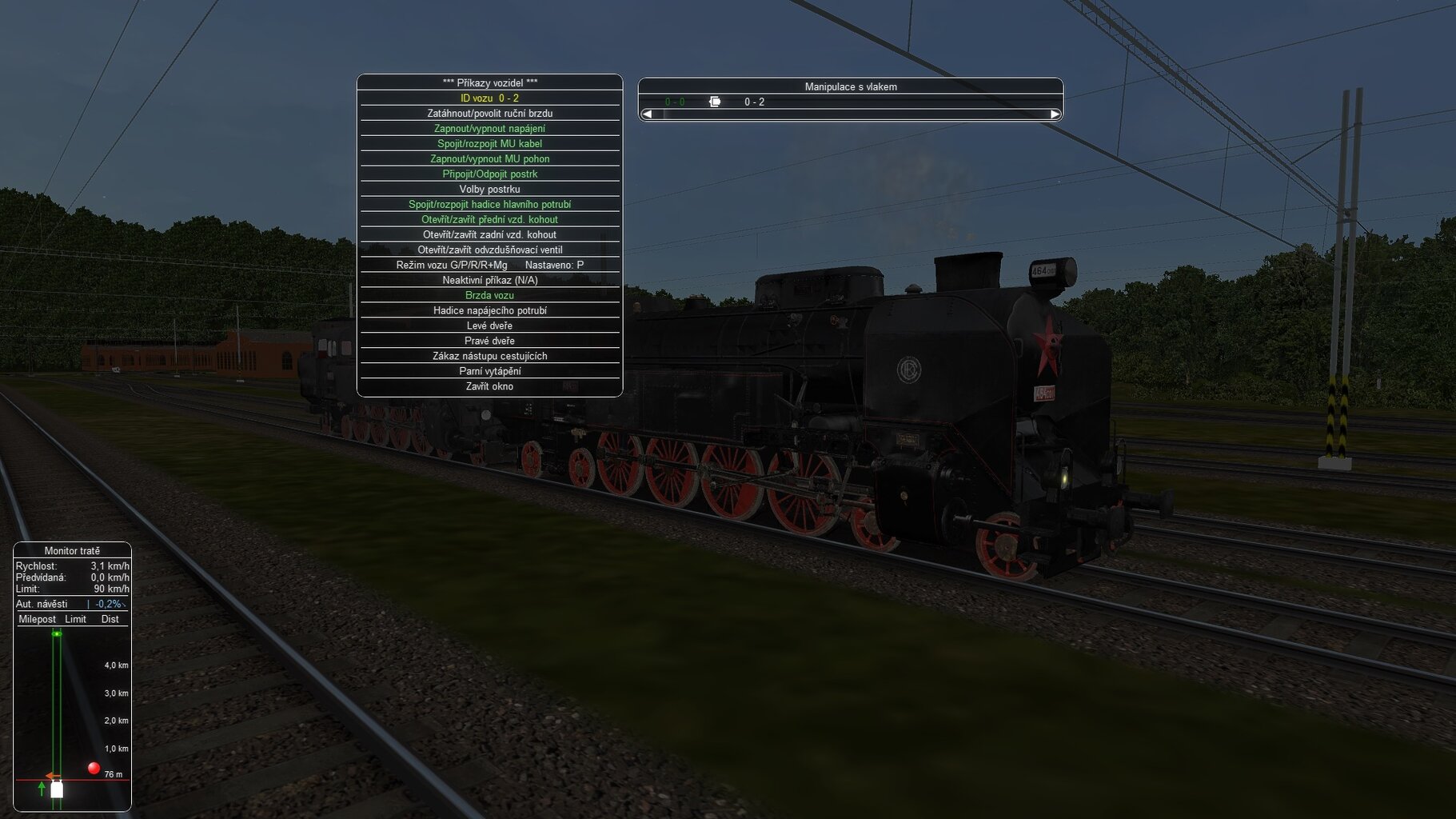Toggle Zapnout/vypnout MU pohon
This screenshot has height=819, width=1456.
pyautogui.click(x=489, y=159)
